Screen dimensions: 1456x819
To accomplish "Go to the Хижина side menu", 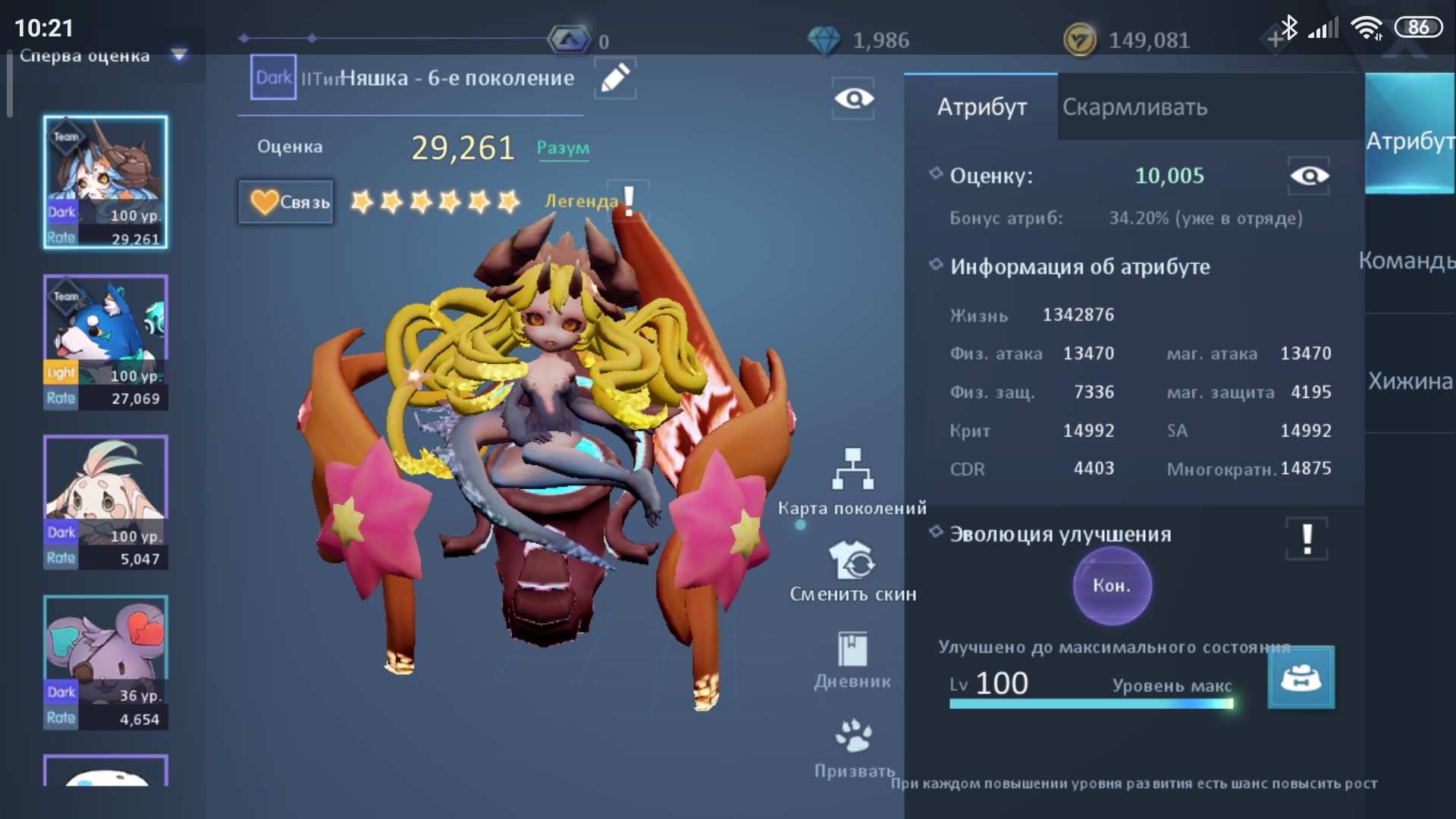I will pos(1409,381).
